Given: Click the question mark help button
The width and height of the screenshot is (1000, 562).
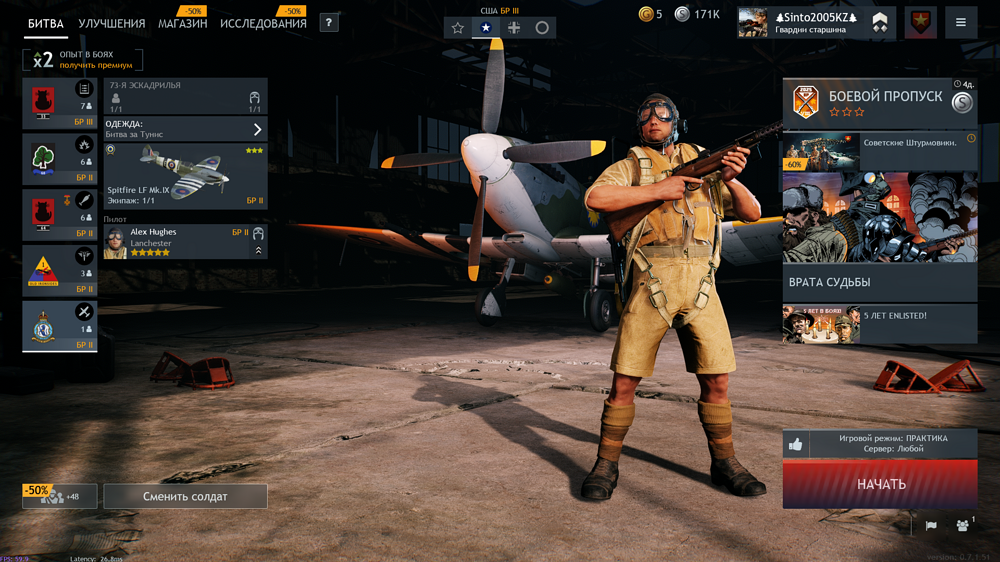Looking at the screenshot, I should point(329,23).
